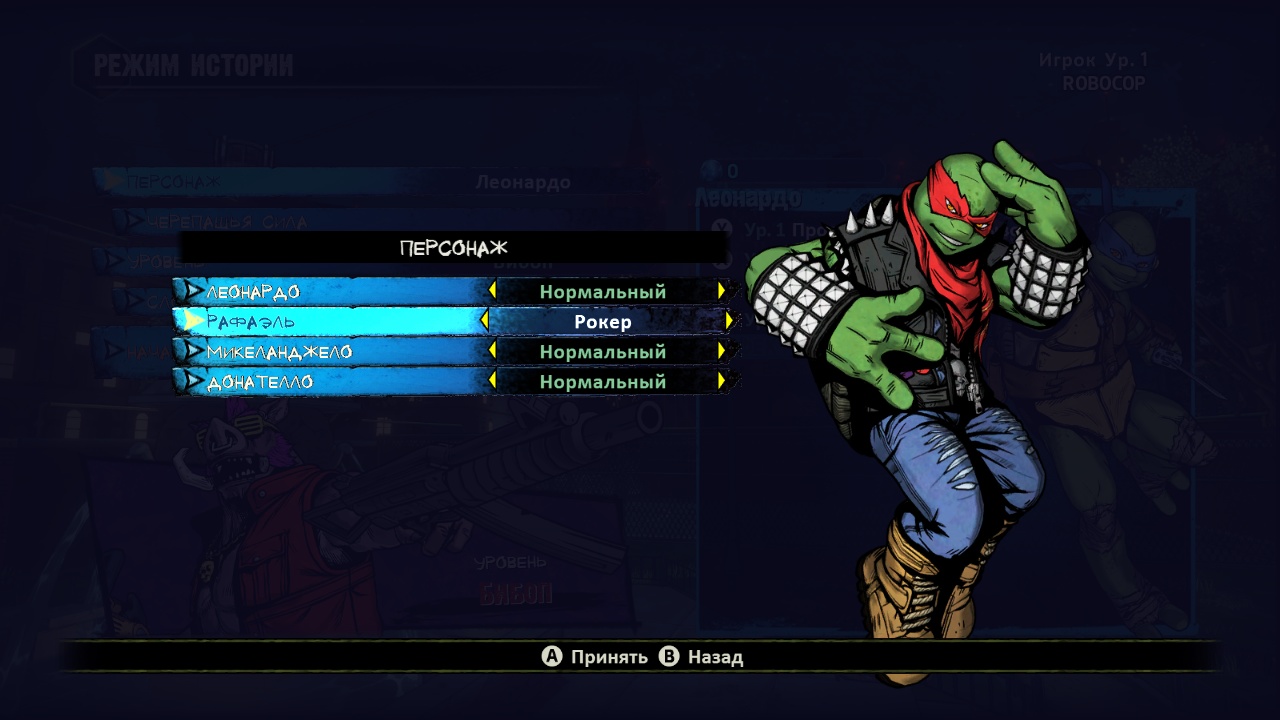The image size is (1280, 720).
Task: Click left arrow of Леонардо's costume
Action: [492, 292]
